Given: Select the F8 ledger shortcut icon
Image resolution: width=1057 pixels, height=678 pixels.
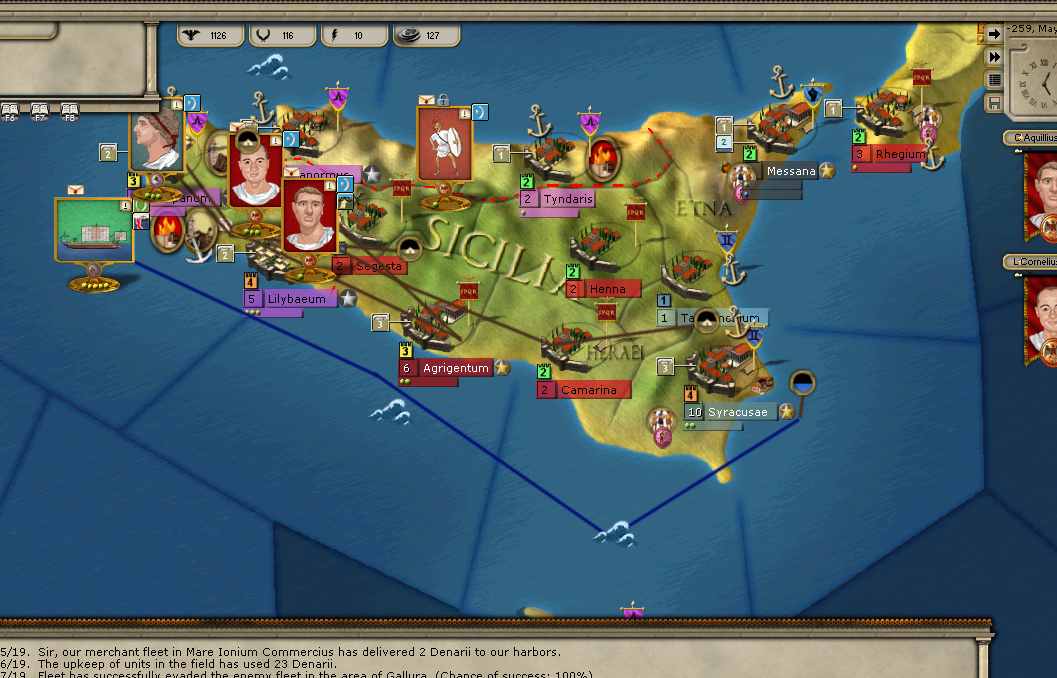Looking at the screenshot, I should (69, 109).
